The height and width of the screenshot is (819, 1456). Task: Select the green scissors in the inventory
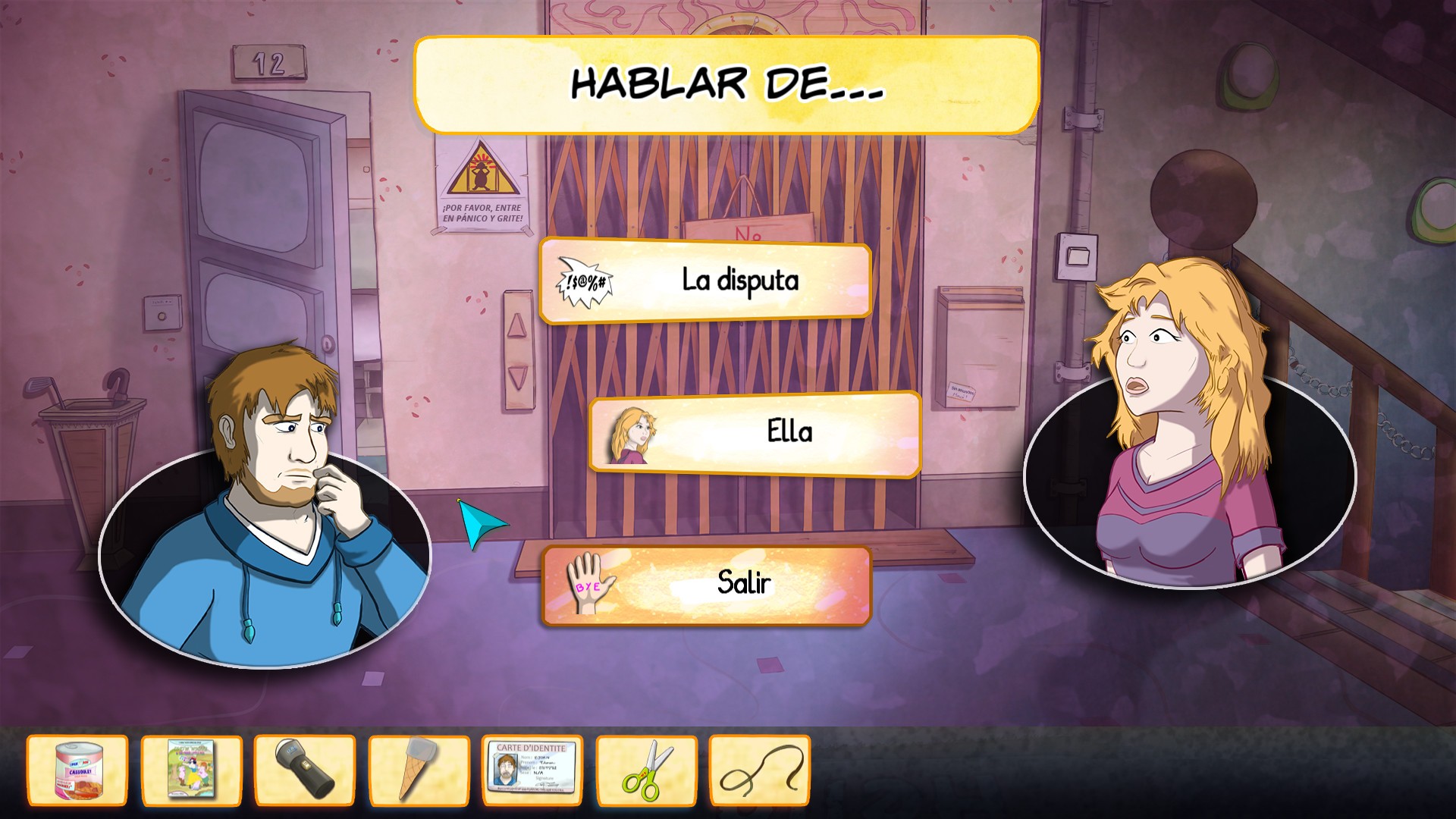click(x=647, y=769)
